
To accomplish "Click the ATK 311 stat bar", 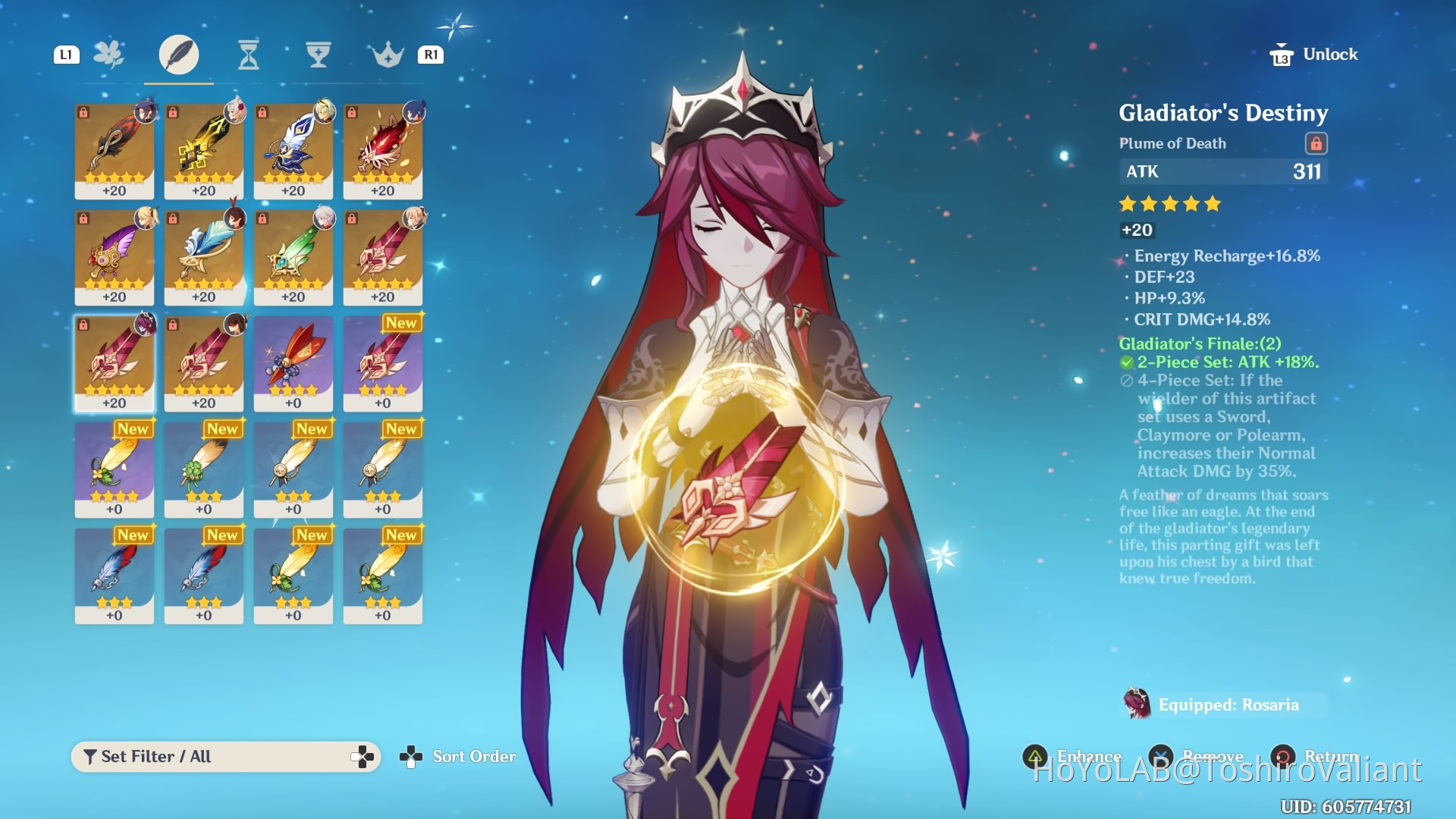I will (1223, 172).
